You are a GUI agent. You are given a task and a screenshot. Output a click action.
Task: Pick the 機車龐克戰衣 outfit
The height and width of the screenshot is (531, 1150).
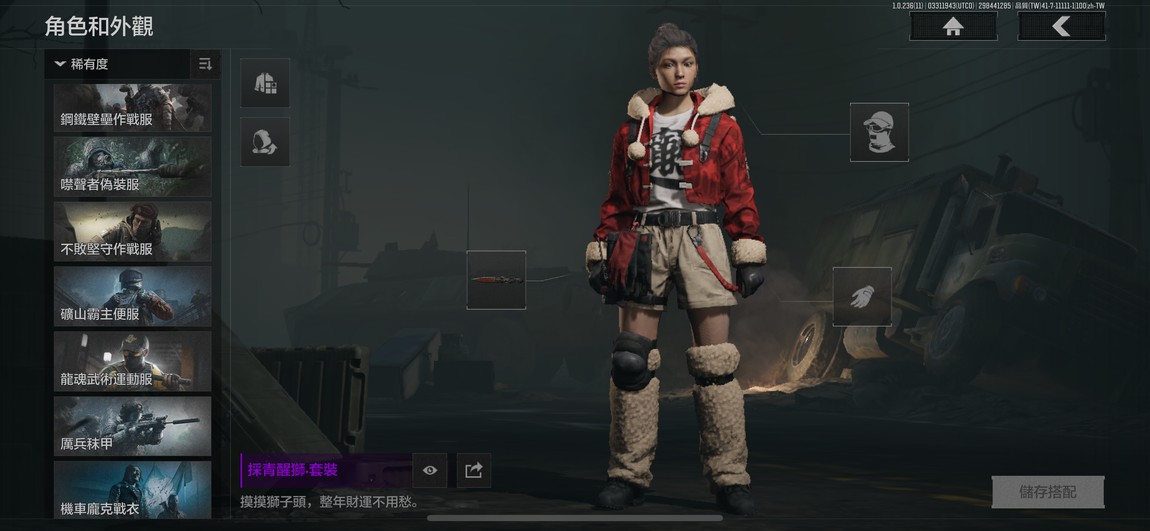(132, 490)
